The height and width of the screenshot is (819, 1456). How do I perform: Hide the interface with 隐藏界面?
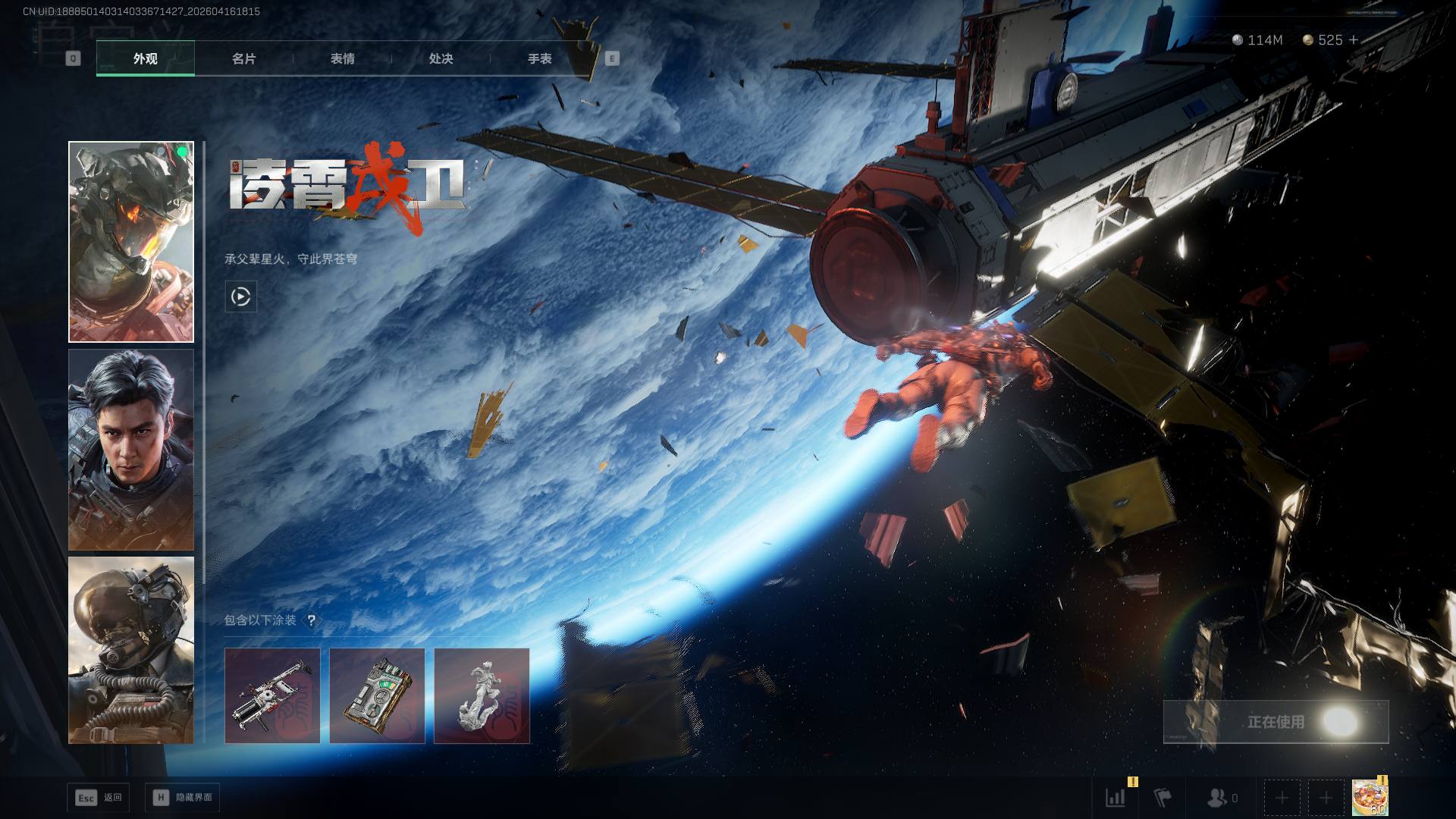coord(183,798)
